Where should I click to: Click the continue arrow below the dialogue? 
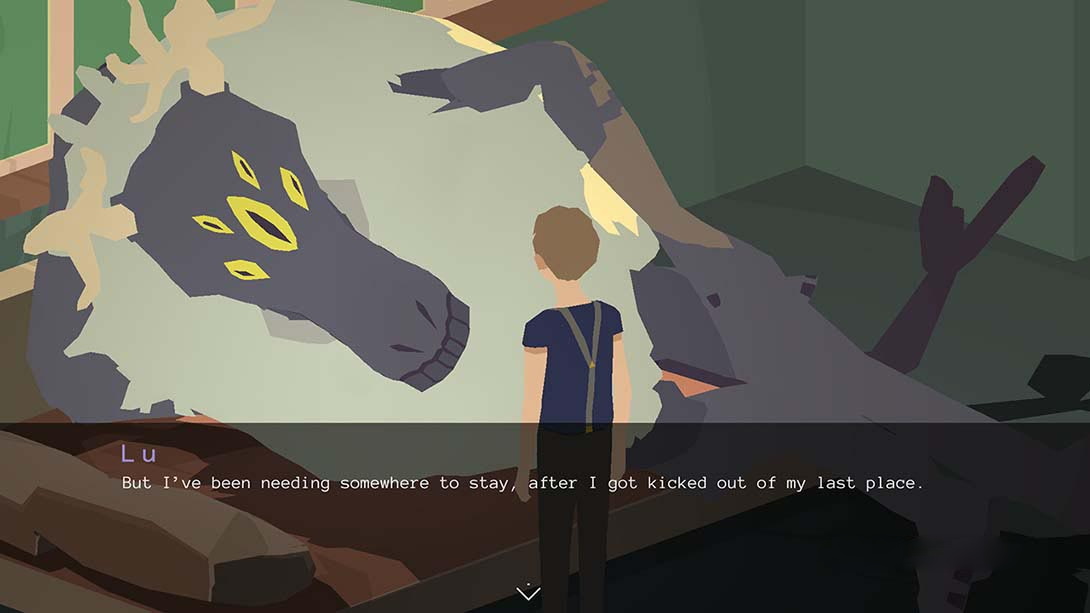coord(528,593)
